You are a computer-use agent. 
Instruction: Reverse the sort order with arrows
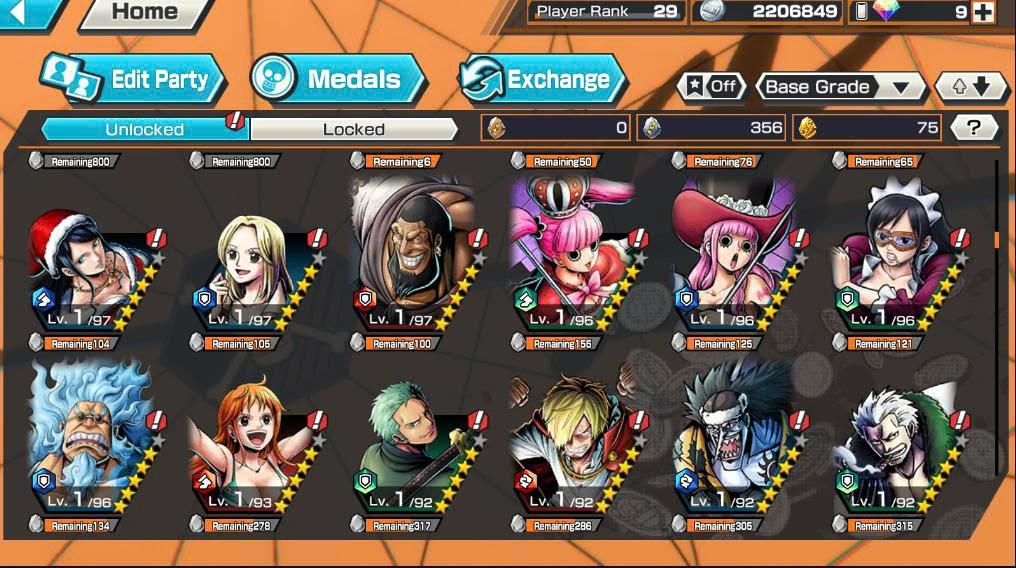click(970, 87)
